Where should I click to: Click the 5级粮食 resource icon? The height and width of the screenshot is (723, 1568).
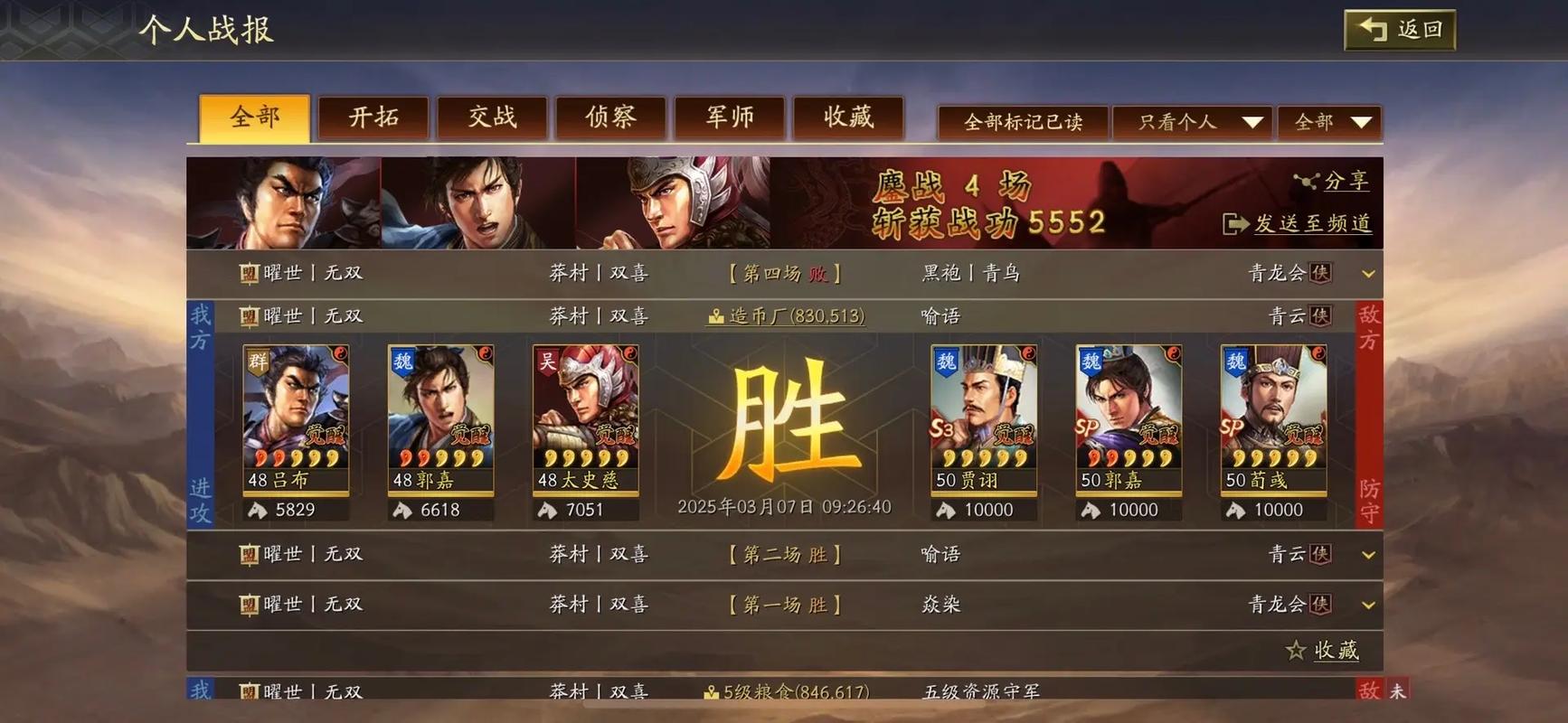coord(711,691)
